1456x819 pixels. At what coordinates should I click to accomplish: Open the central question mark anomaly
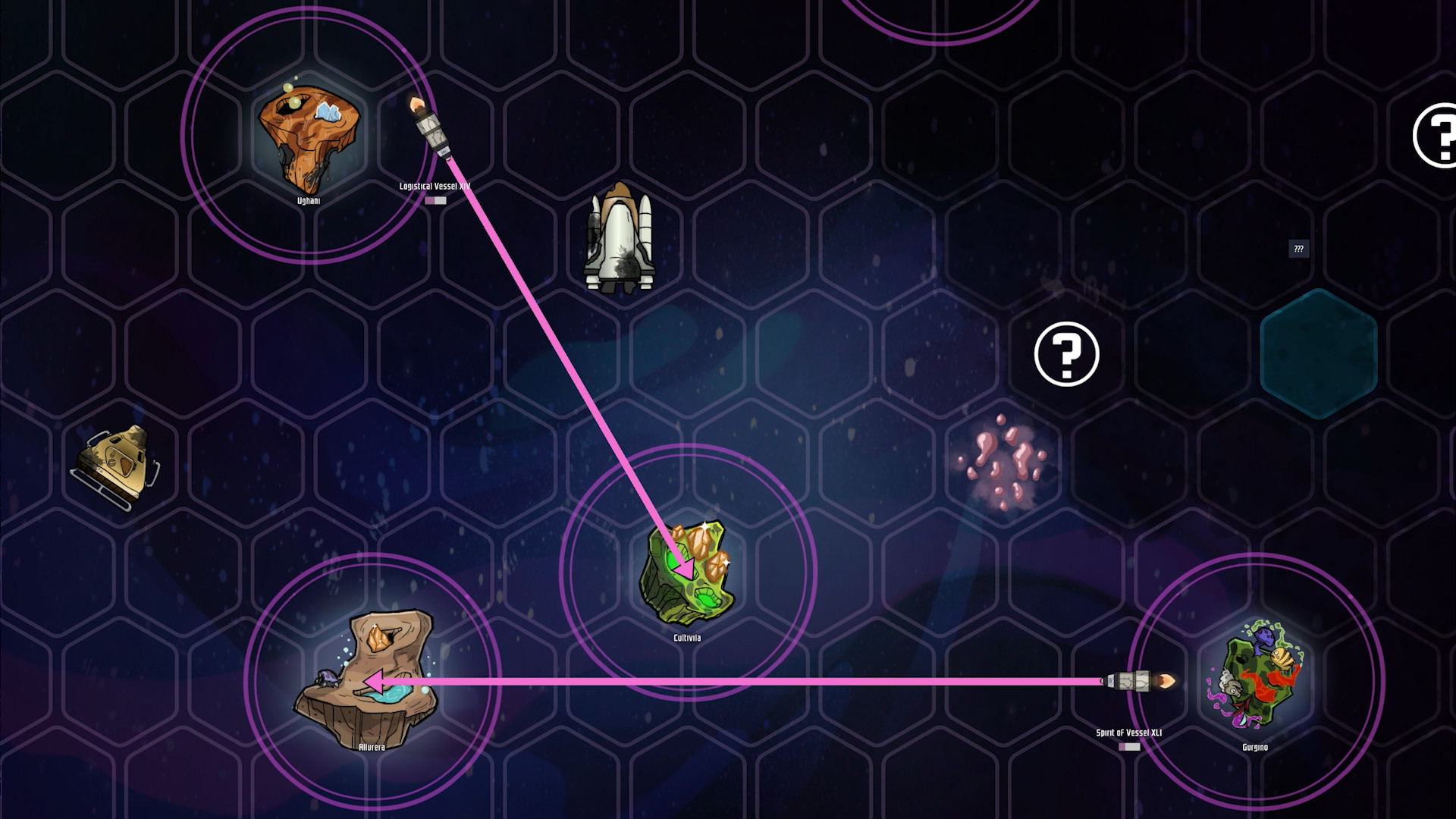(1068, 354)
